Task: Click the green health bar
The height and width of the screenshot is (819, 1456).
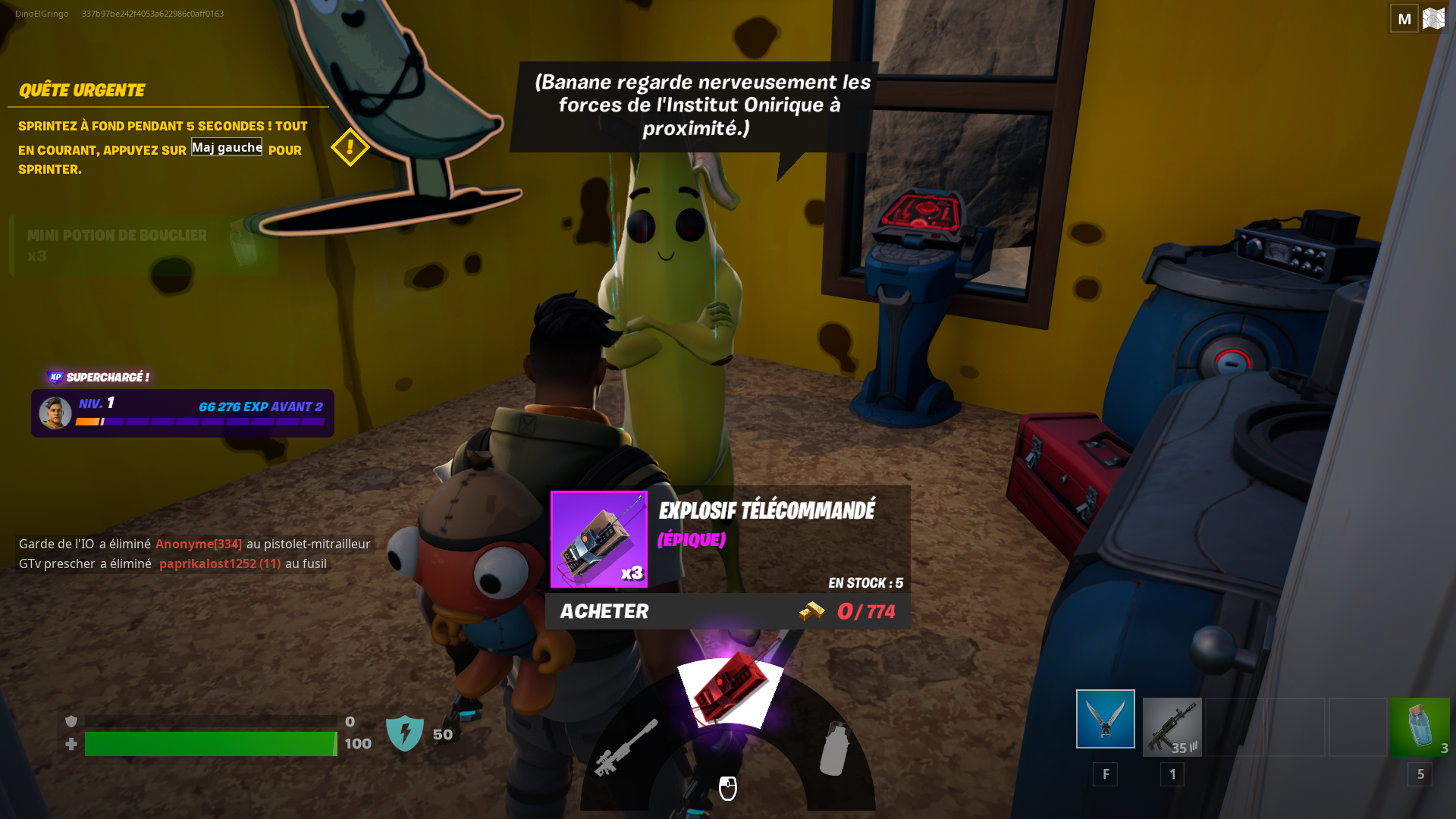Action: (210, 744)
